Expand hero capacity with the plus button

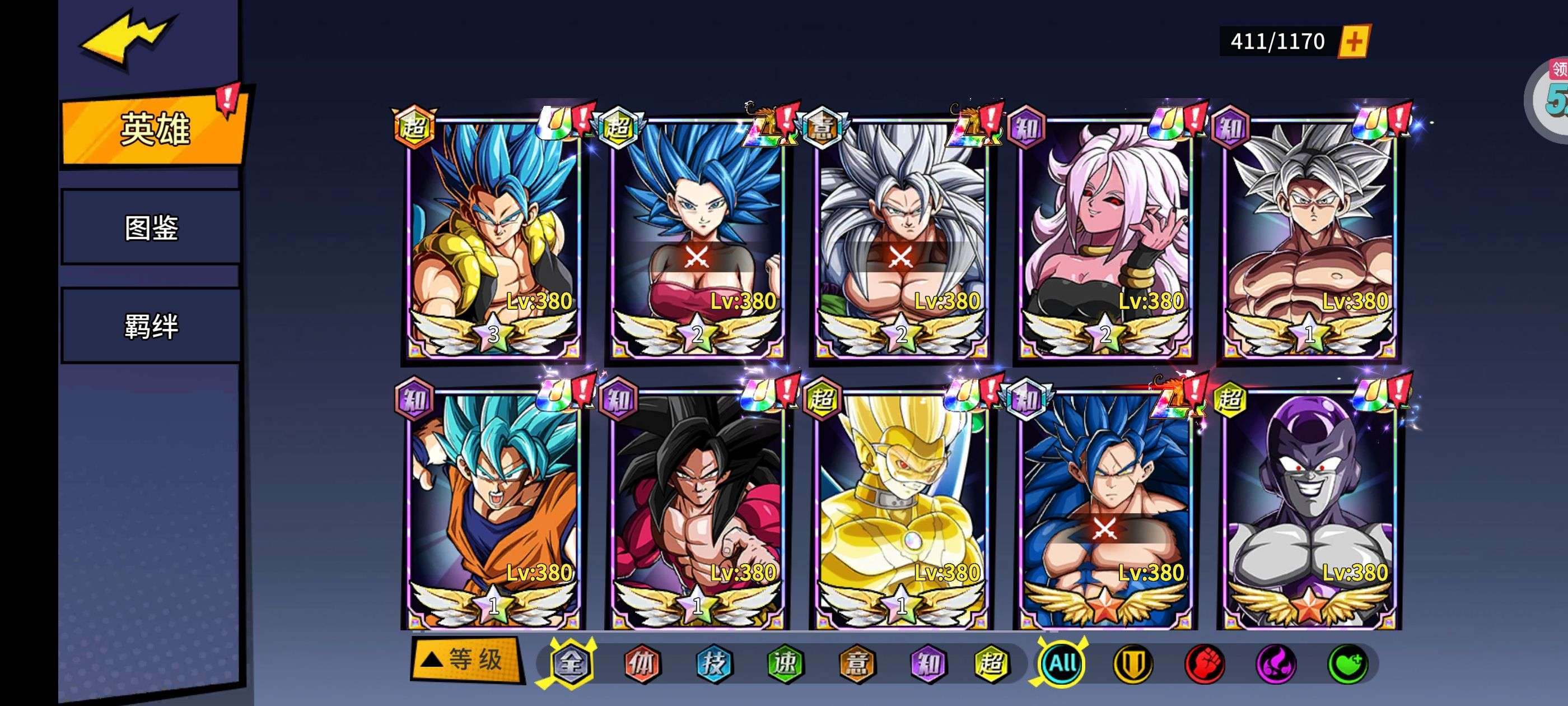click(x=1354, y=41)
